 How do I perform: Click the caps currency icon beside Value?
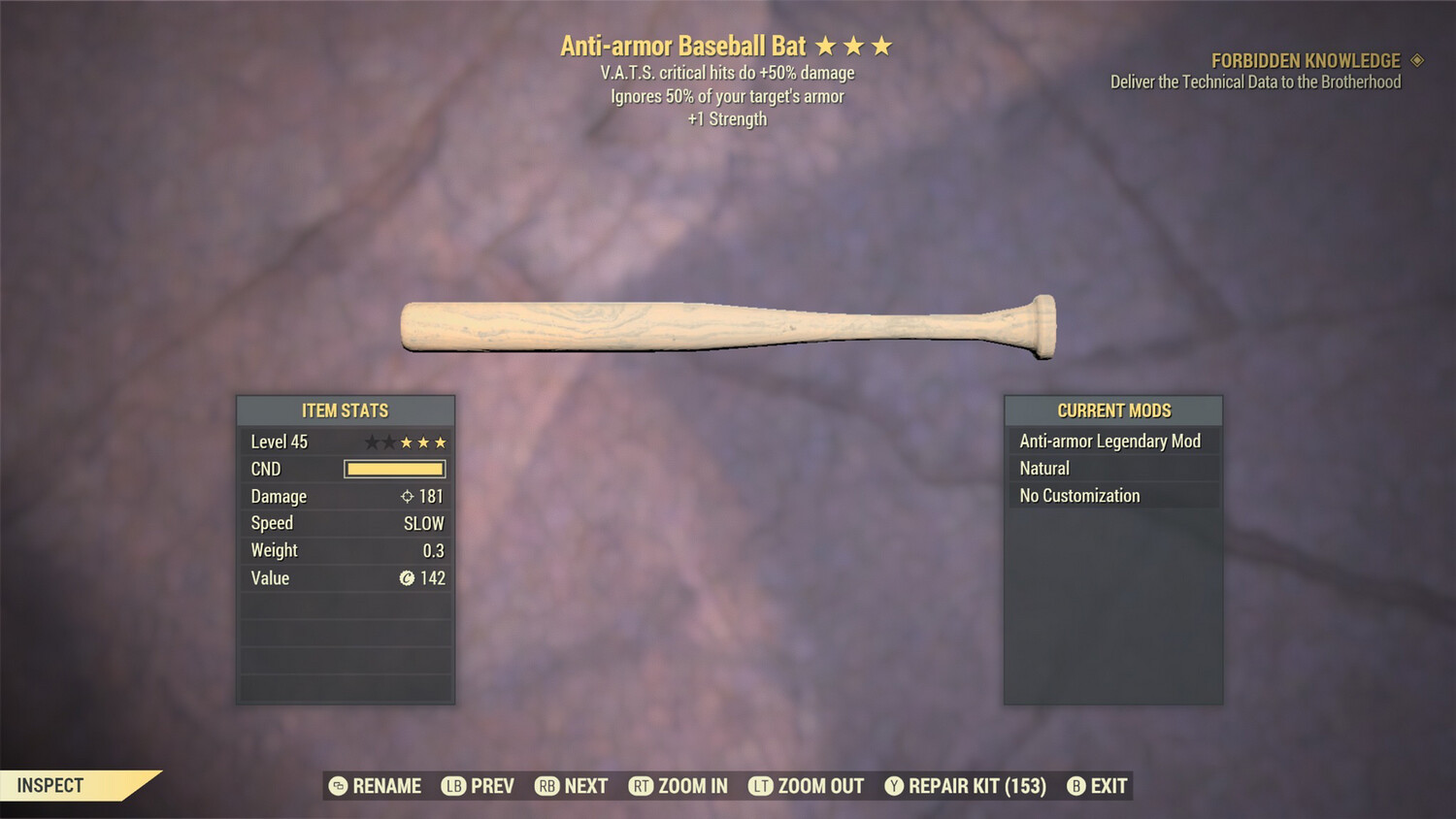pos(408,578)
